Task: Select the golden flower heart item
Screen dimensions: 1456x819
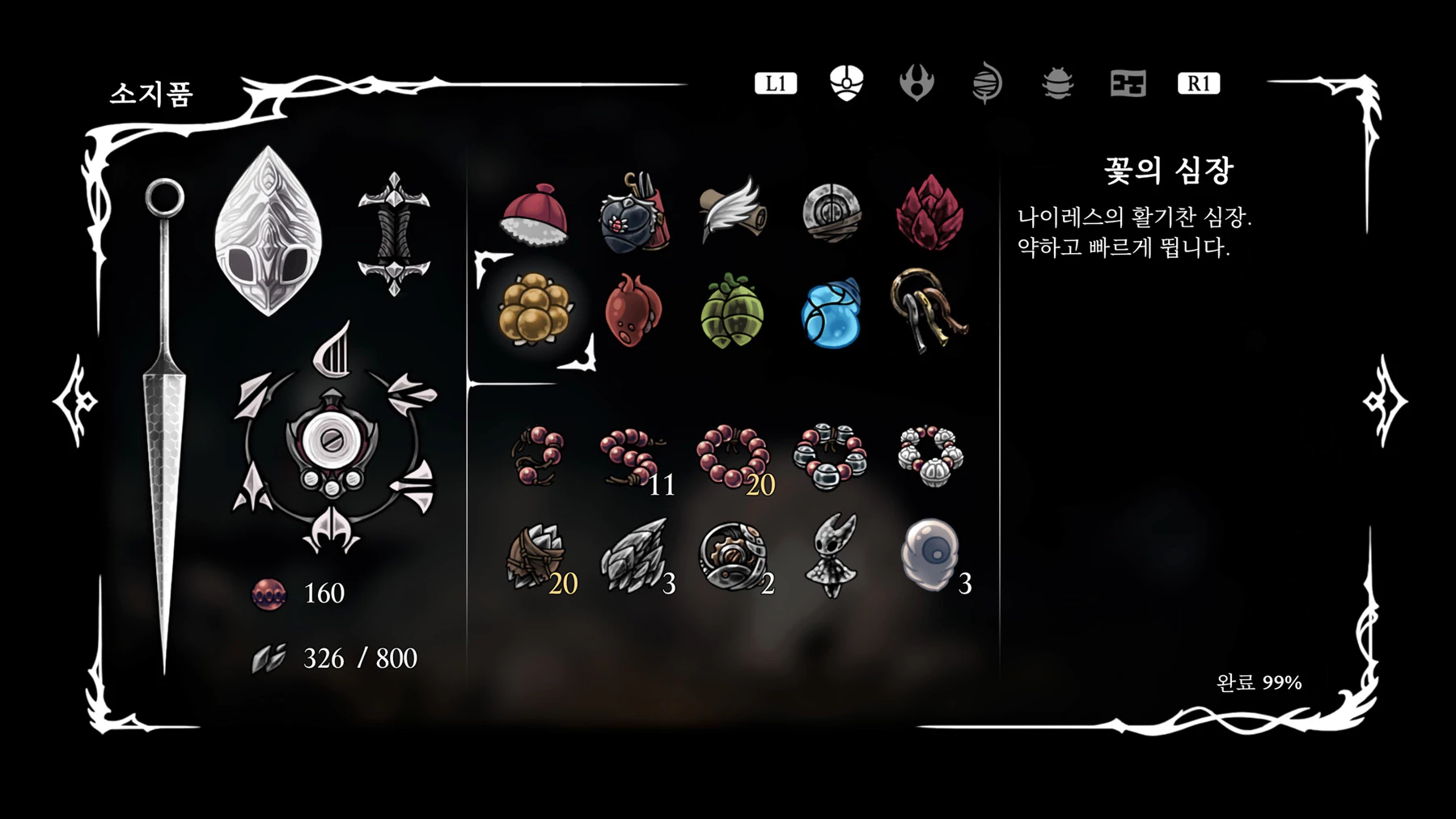Action: click(535, 310)
